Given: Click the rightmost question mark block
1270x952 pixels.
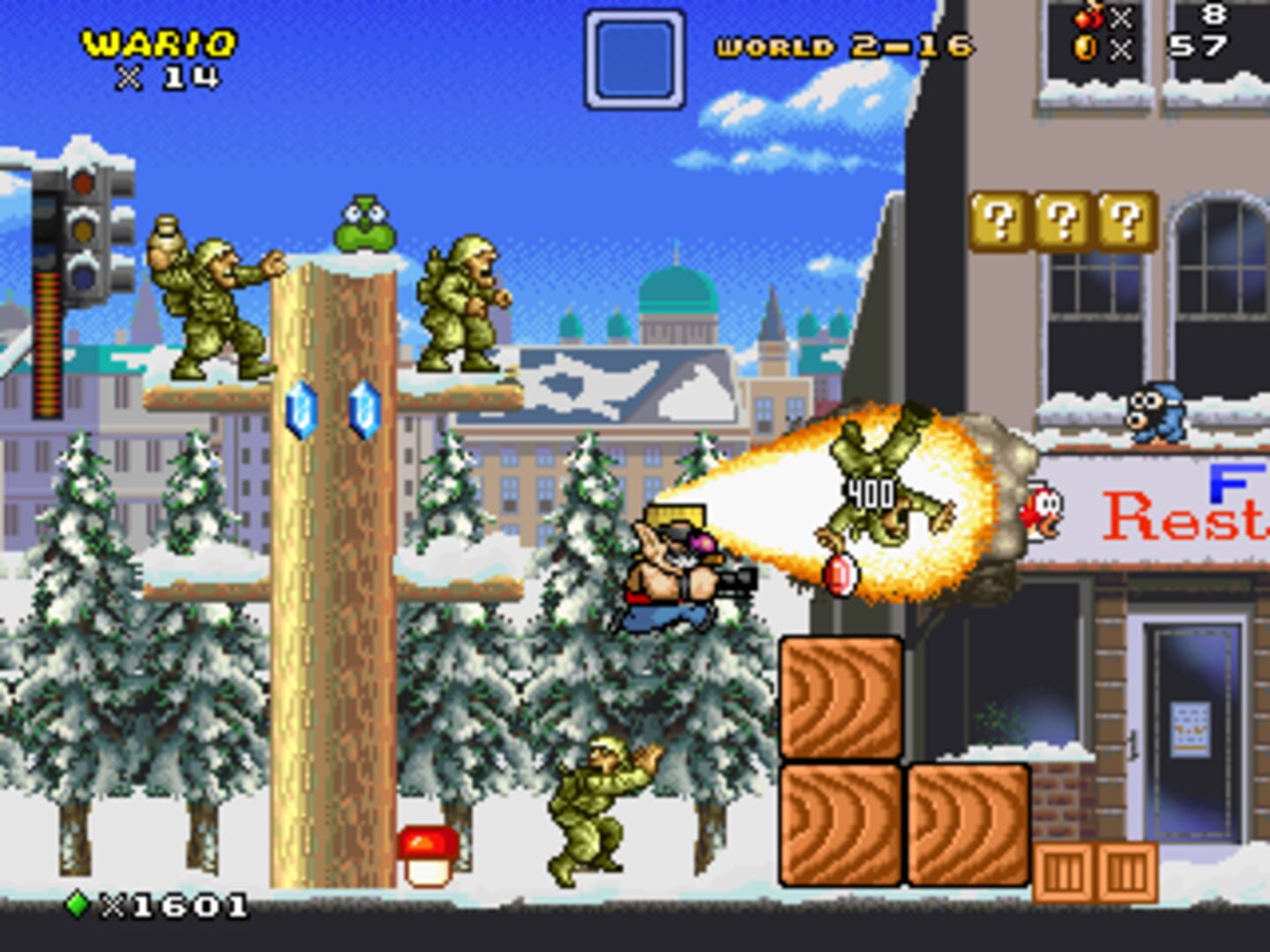Looking at the screenshot, I should (x=1122, y=220).
